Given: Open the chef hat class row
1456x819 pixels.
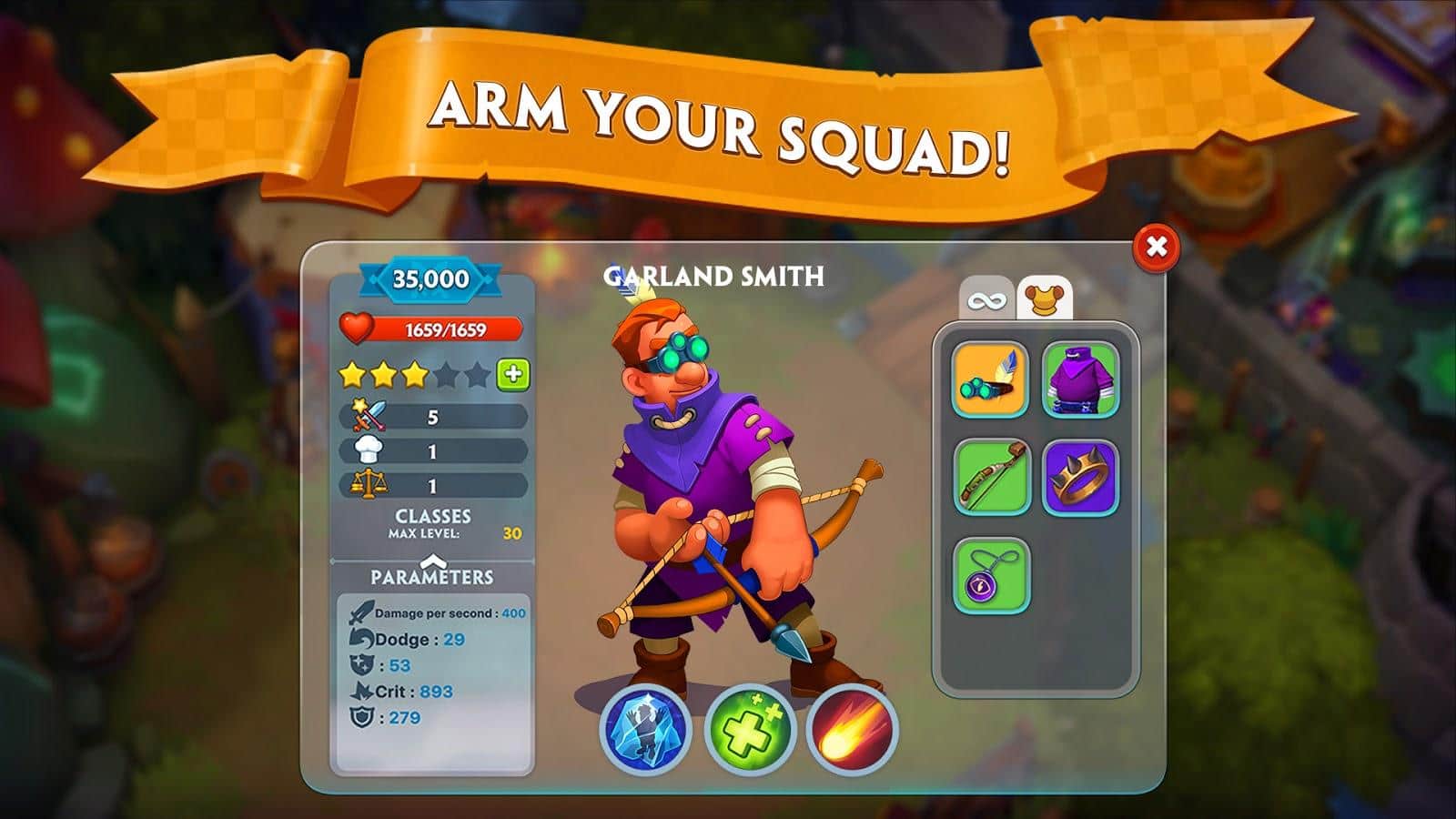Looking at the screenshot, I should [x=433, y=451].
